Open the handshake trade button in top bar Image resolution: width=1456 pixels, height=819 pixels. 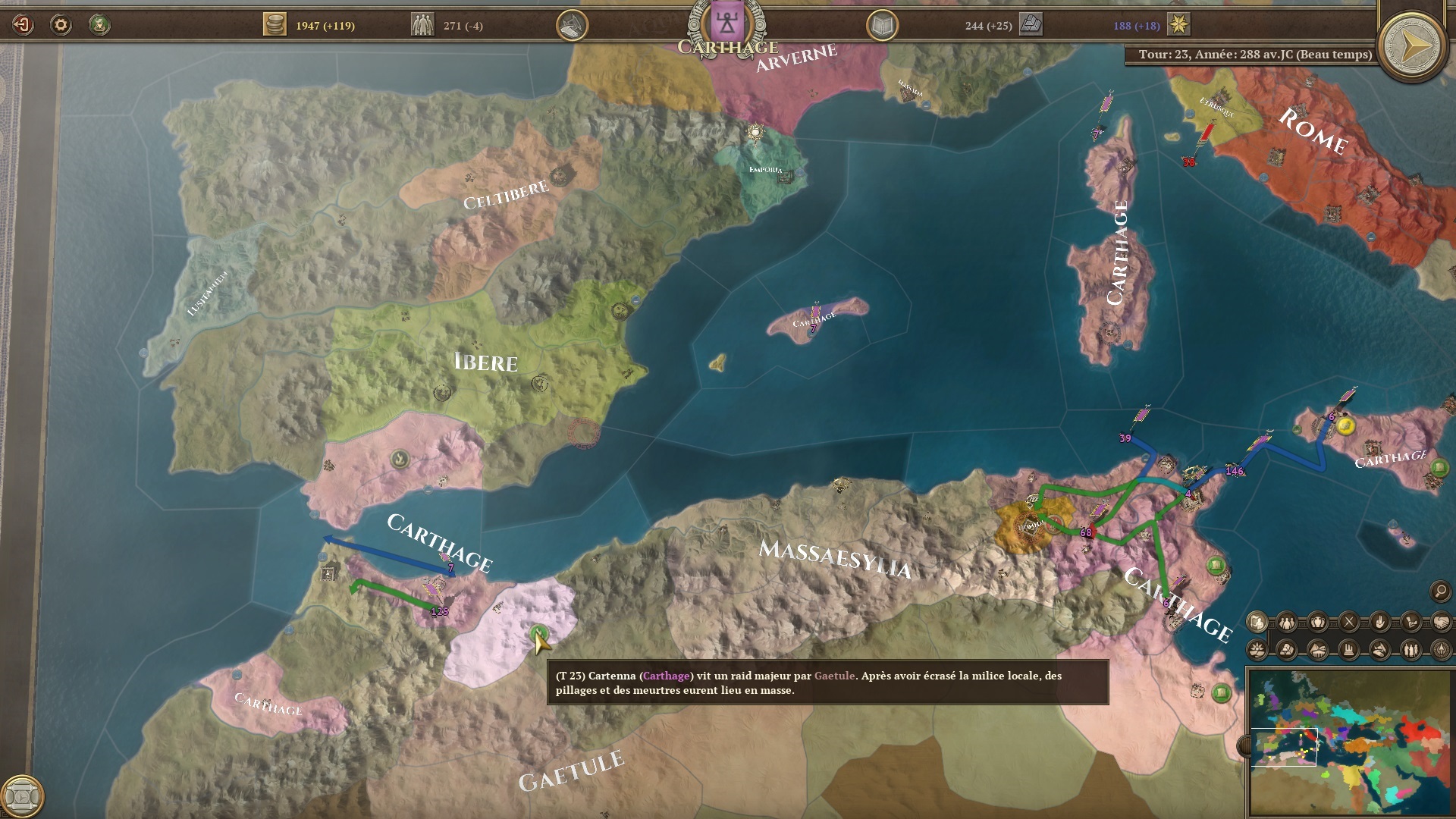(573, 26)
